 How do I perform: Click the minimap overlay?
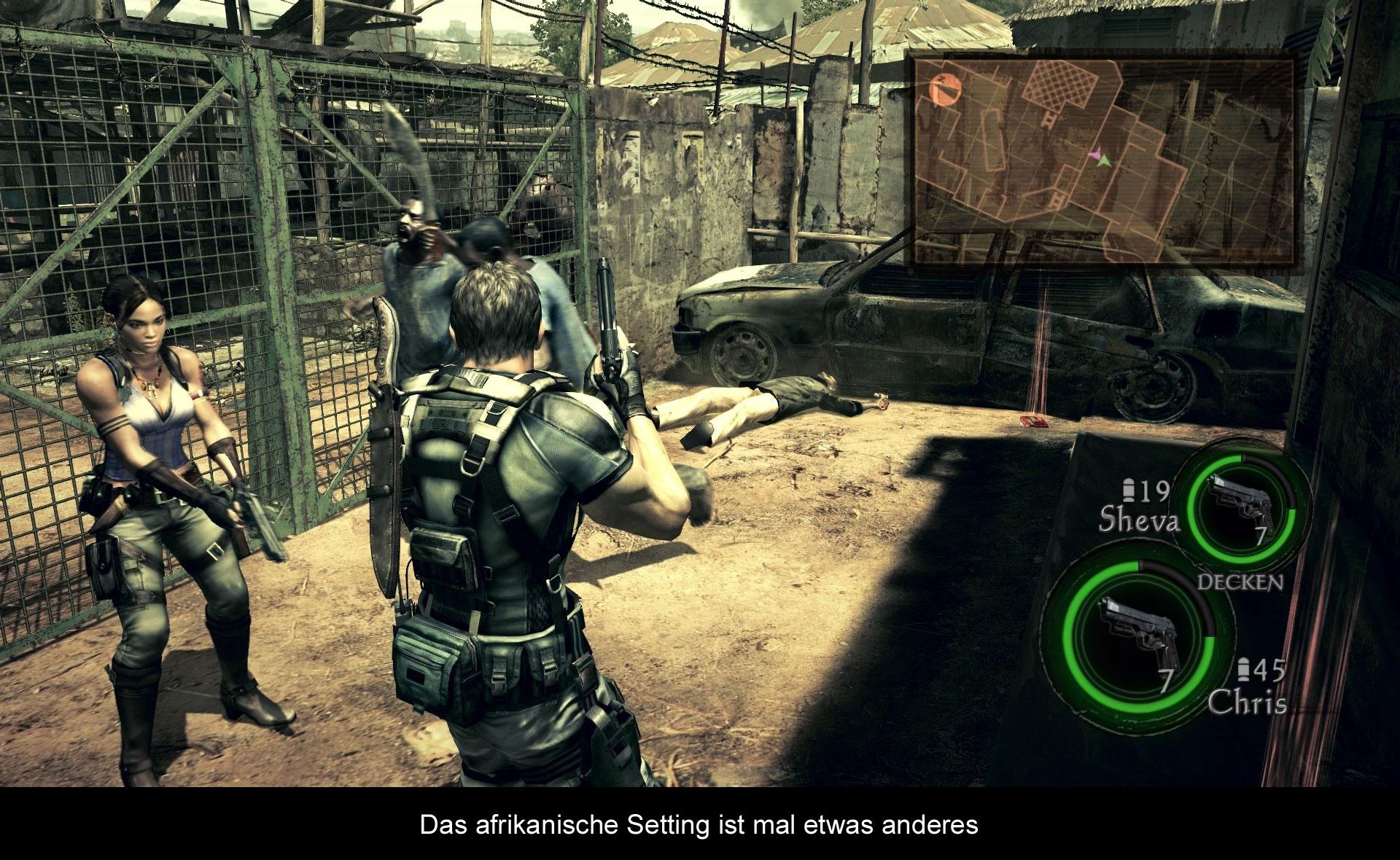(1104, 162)
